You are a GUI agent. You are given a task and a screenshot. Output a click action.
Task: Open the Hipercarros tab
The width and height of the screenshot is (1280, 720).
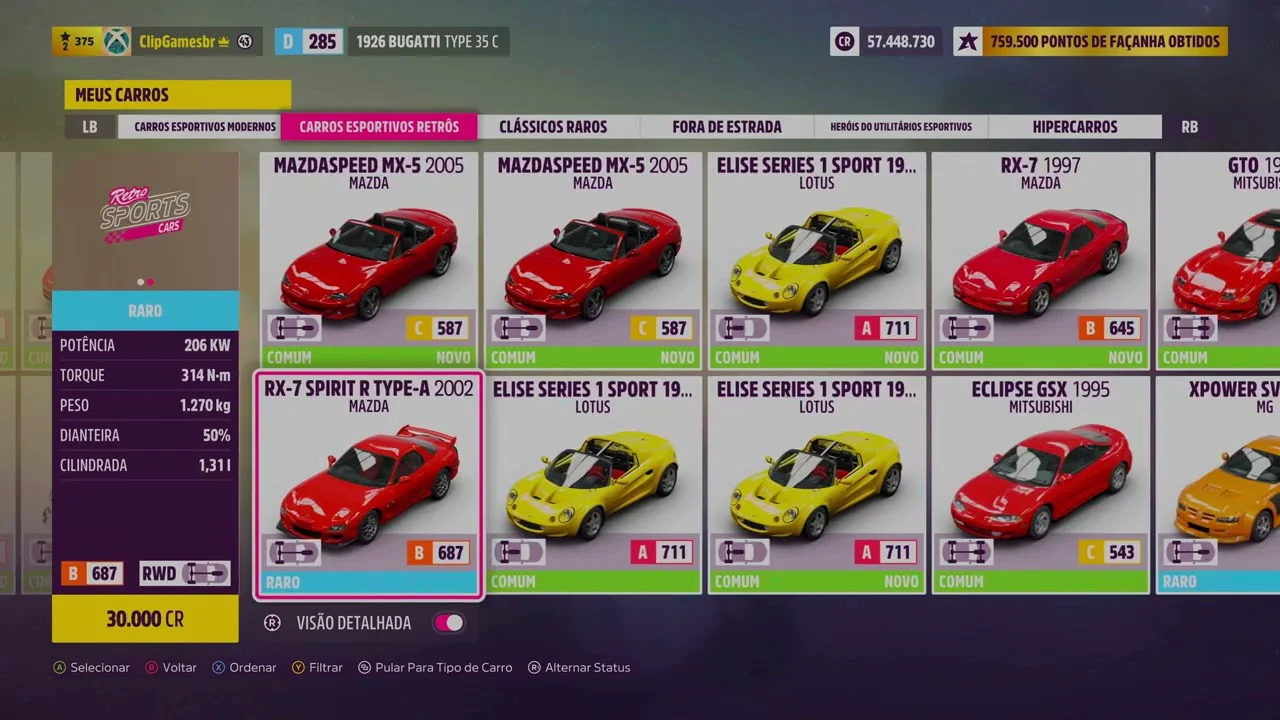coord(1075,127)
